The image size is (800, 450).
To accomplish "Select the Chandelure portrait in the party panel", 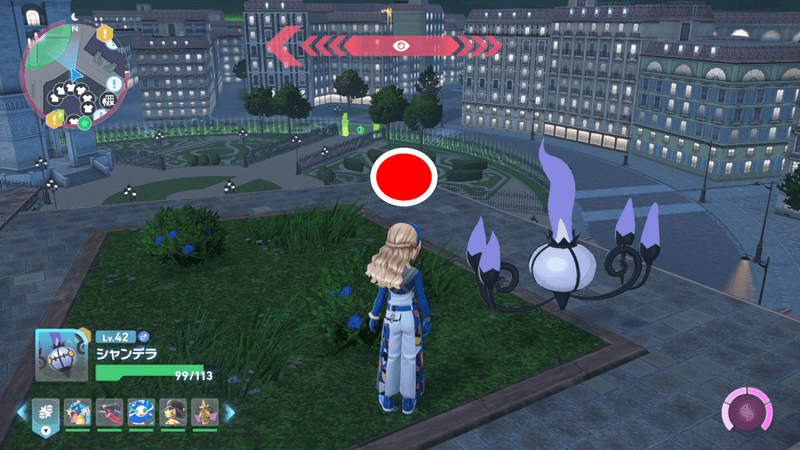I will click(x=62, y=355).
